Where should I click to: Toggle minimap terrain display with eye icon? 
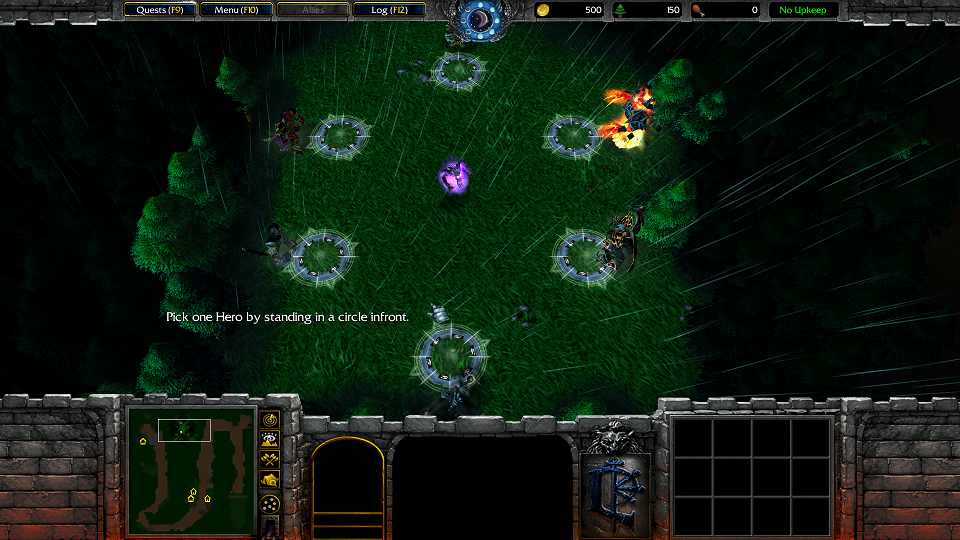(x=270, y=439)
